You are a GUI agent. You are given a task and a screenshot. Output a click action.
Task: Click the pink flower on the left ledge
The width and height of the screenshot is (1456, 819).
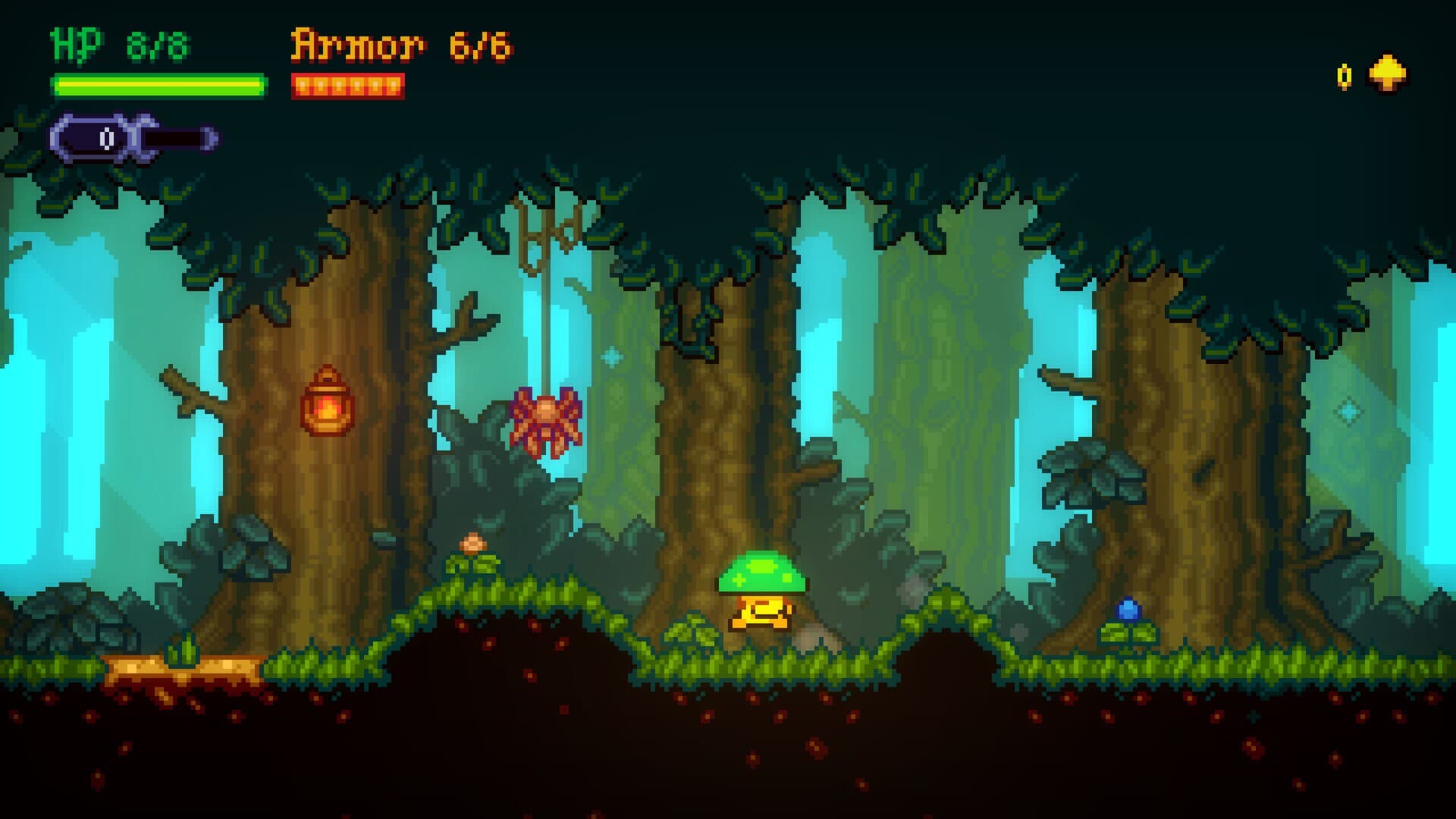coord(473,542)
